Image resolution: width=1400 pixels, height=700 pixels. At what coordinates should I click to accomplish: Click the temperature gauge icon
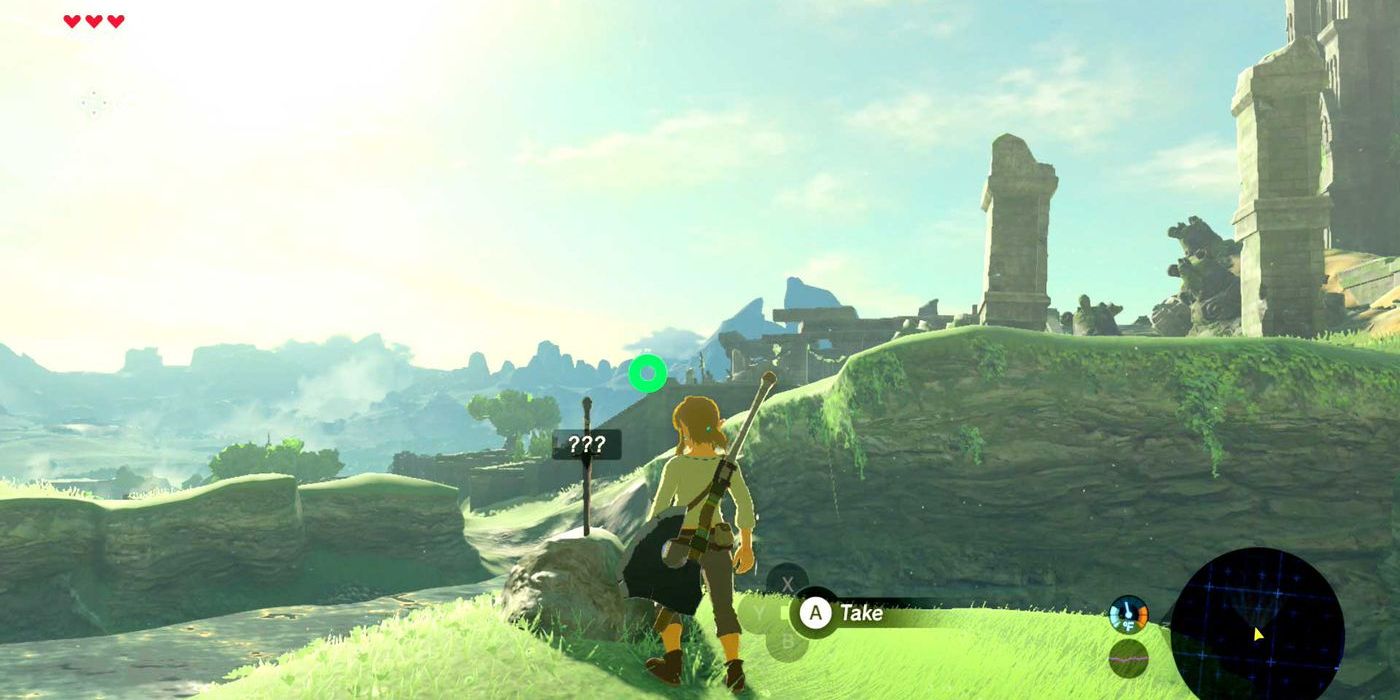[x=1128, y=614]
